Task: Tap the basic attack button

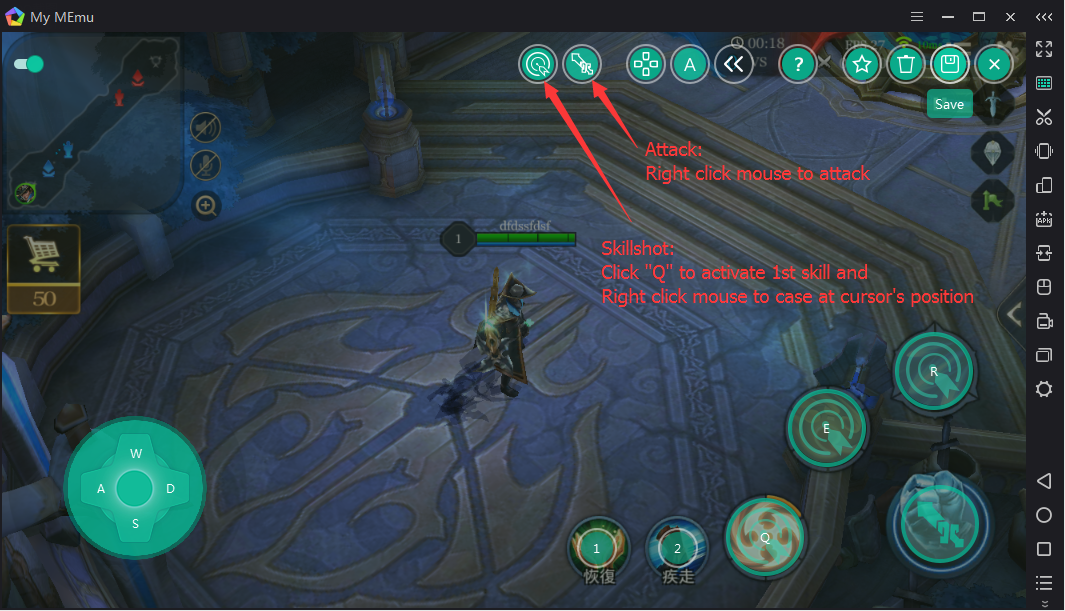Action: (938, 526)
